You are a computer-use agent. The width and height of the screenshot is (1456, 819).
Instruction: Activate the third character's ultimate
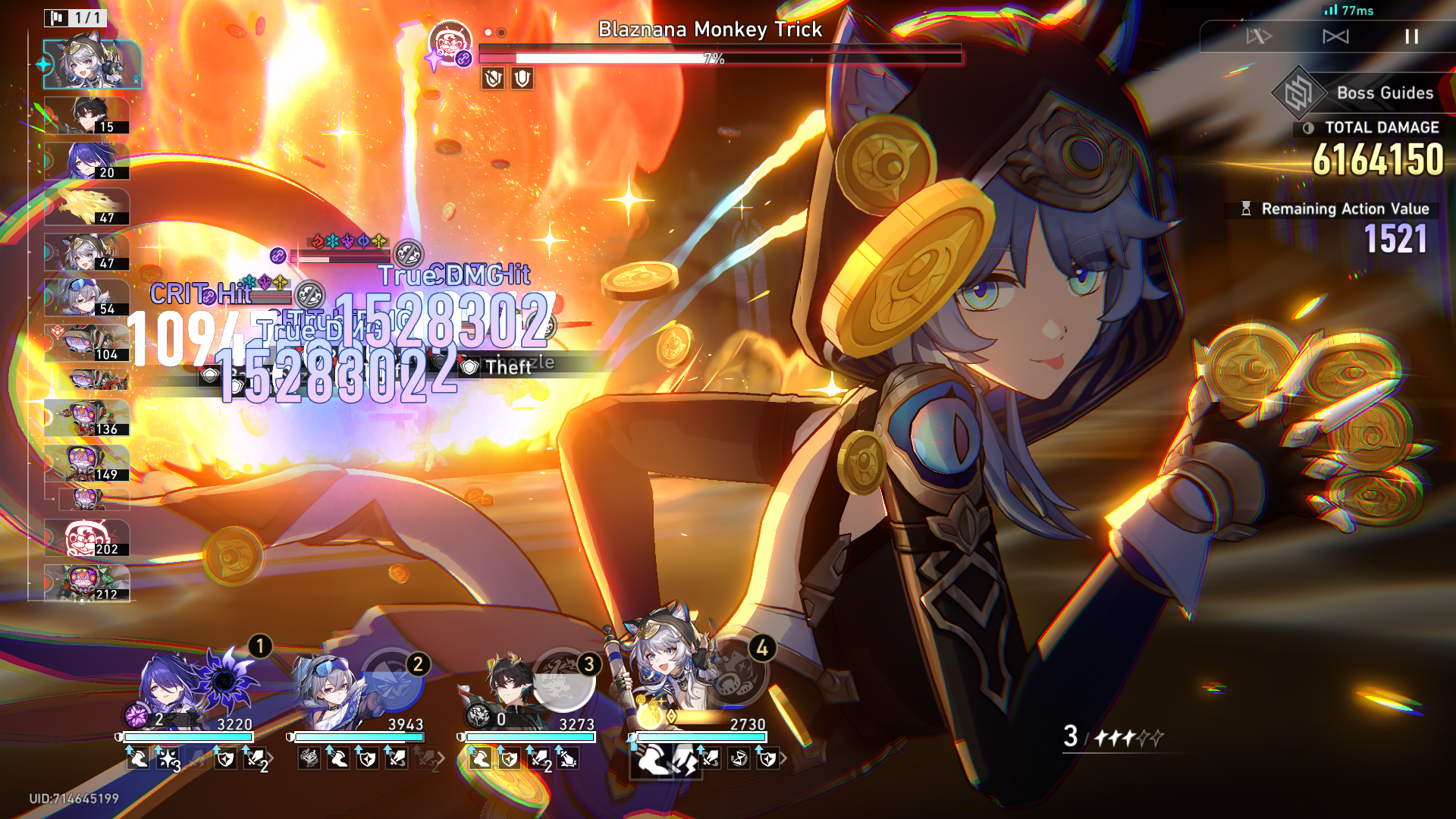click(563, 680)
